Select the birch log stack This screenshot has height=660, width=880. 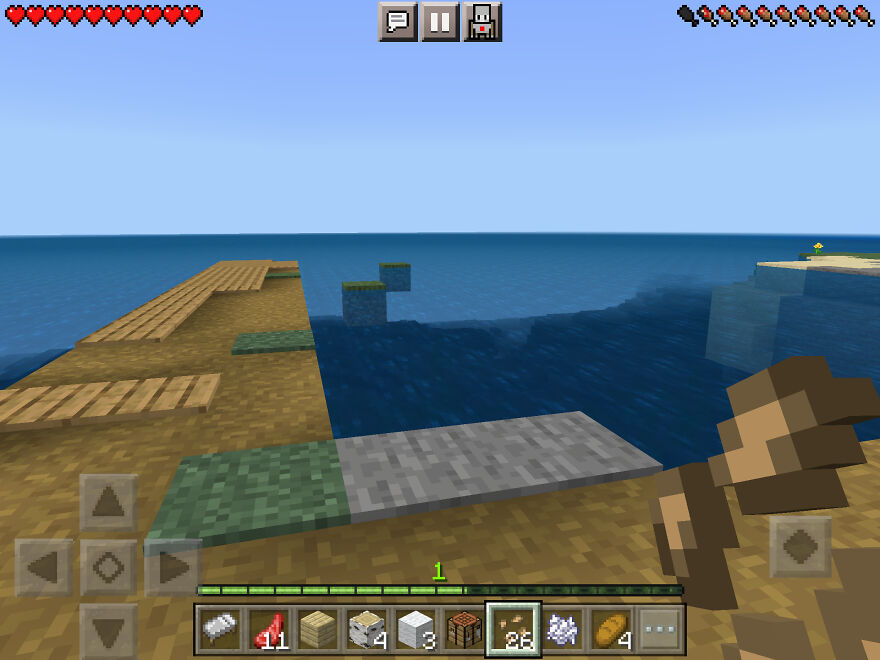(366, 629)
